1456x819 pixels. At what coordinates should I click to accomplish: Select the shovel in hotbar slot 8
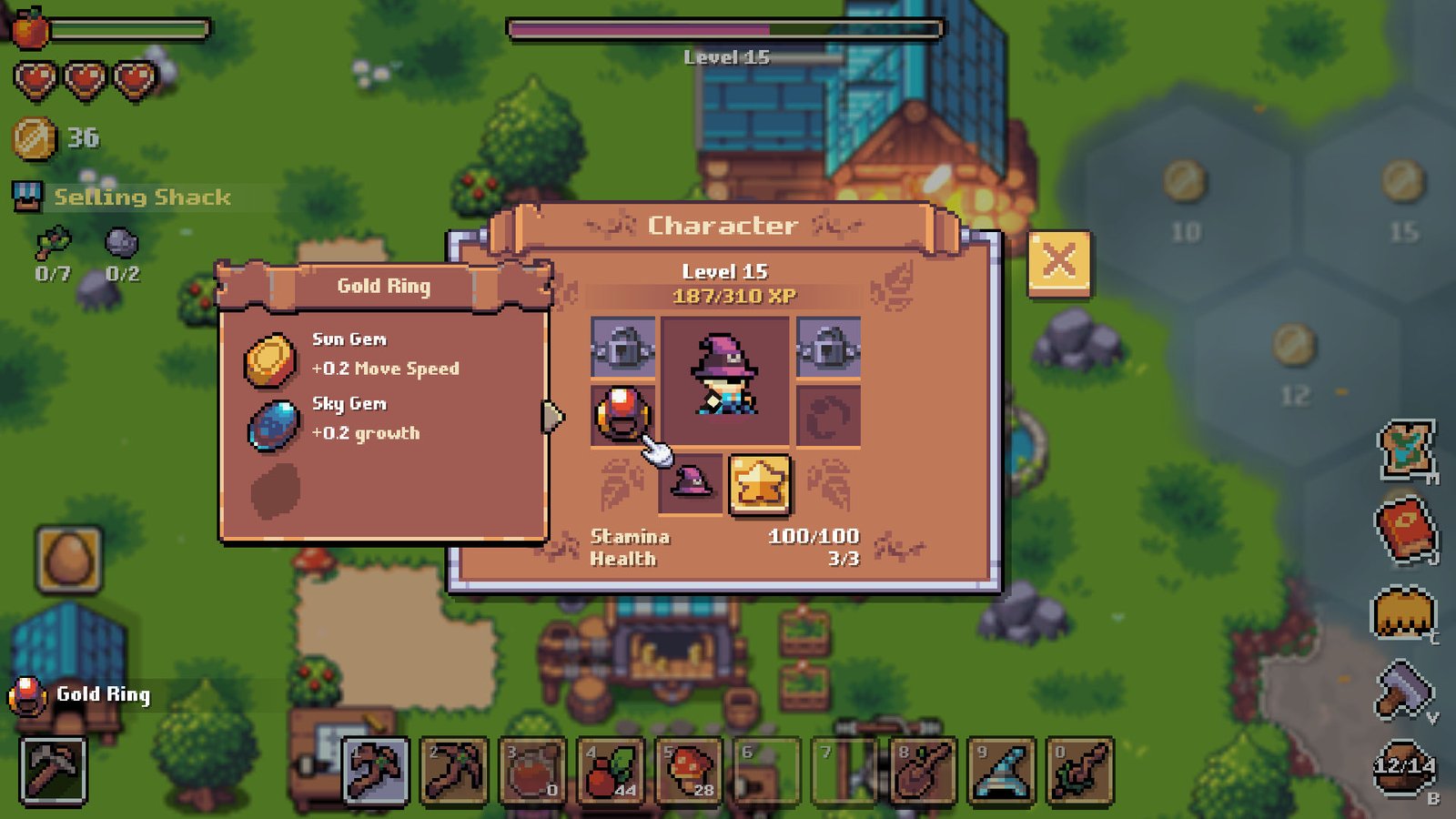924,771
